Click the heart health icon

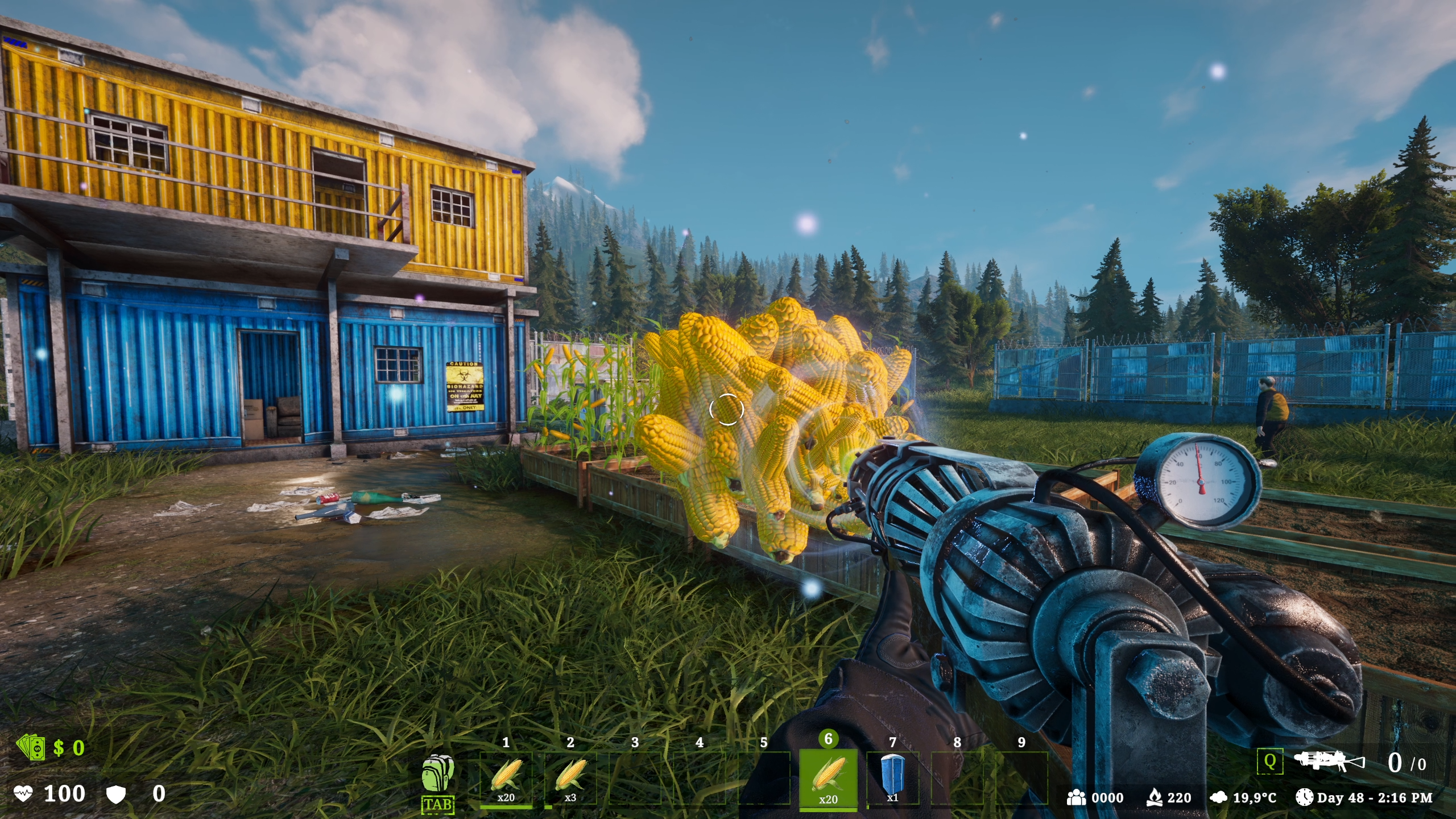click(x=23, y=793)
